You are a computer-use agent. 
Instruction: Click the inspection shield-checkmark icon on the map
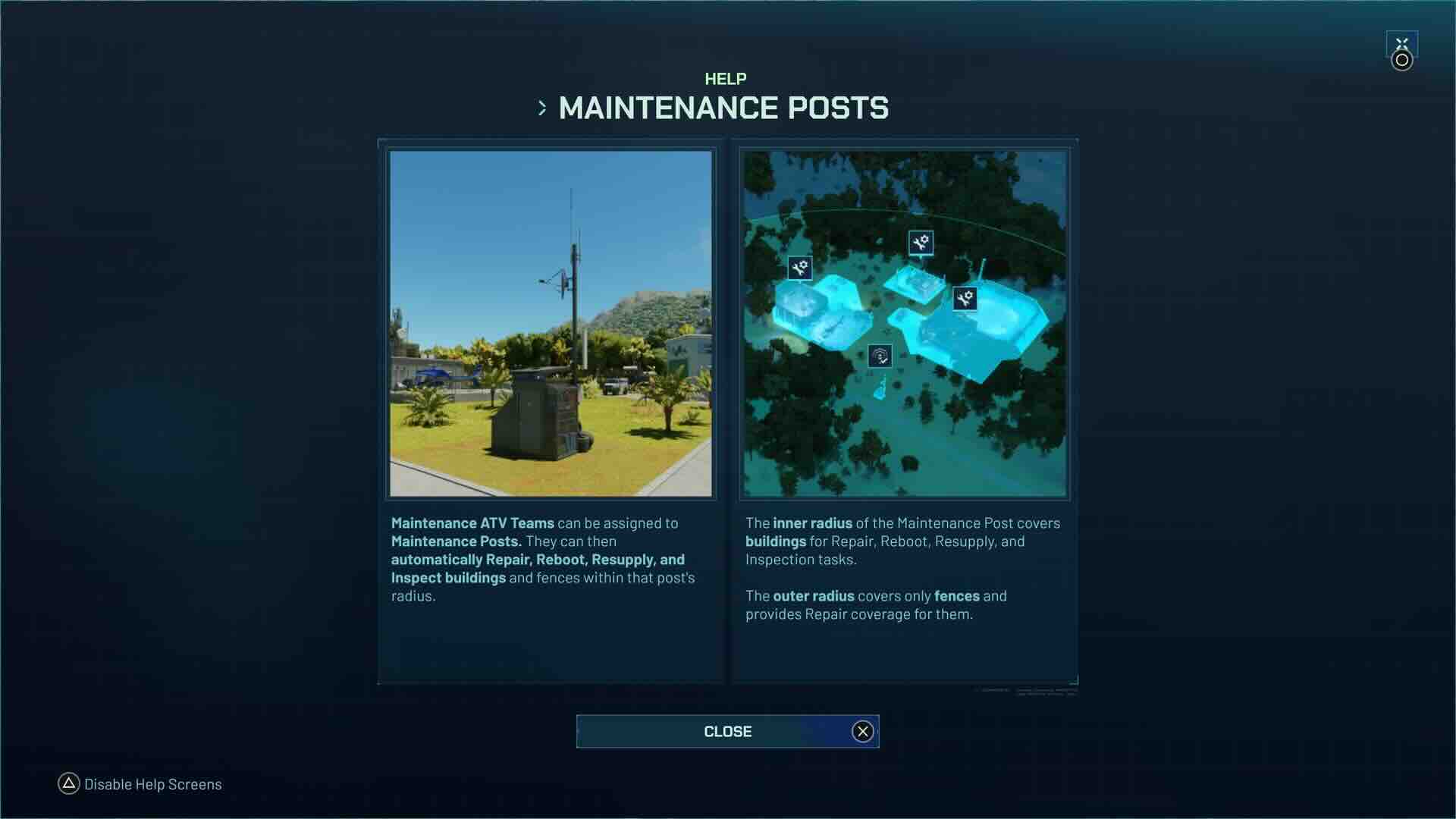[x=880, y=355]
